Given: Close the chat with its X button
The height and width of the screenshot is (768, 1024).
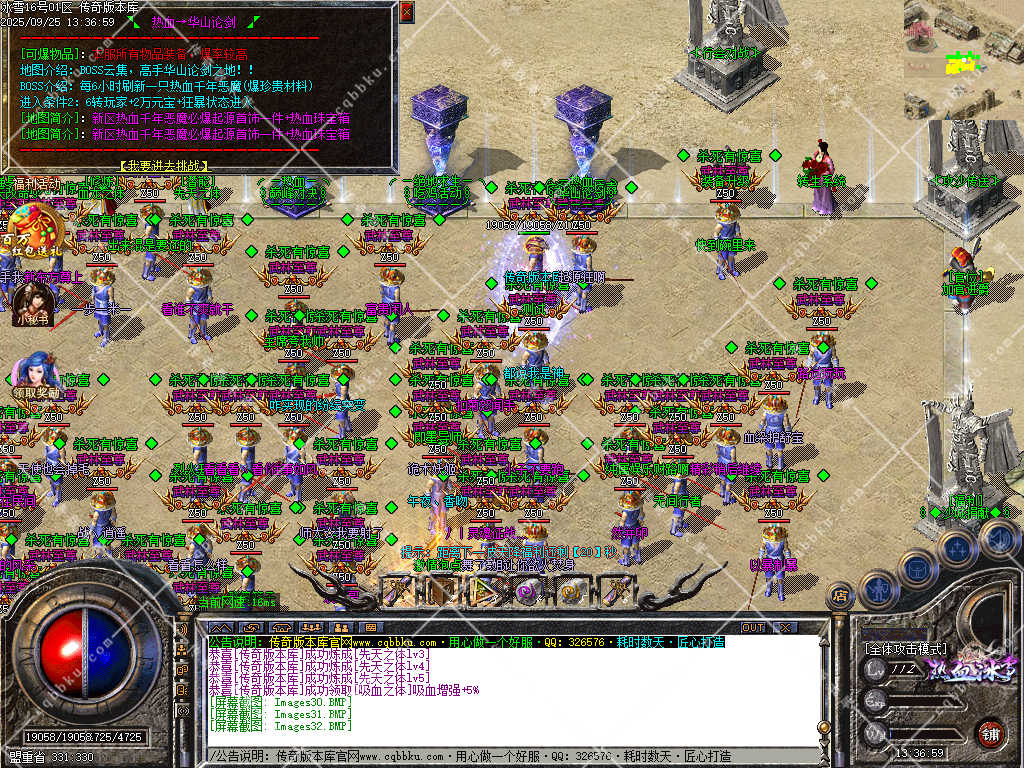Looking at the screenshot, I should tap(786, 628).
